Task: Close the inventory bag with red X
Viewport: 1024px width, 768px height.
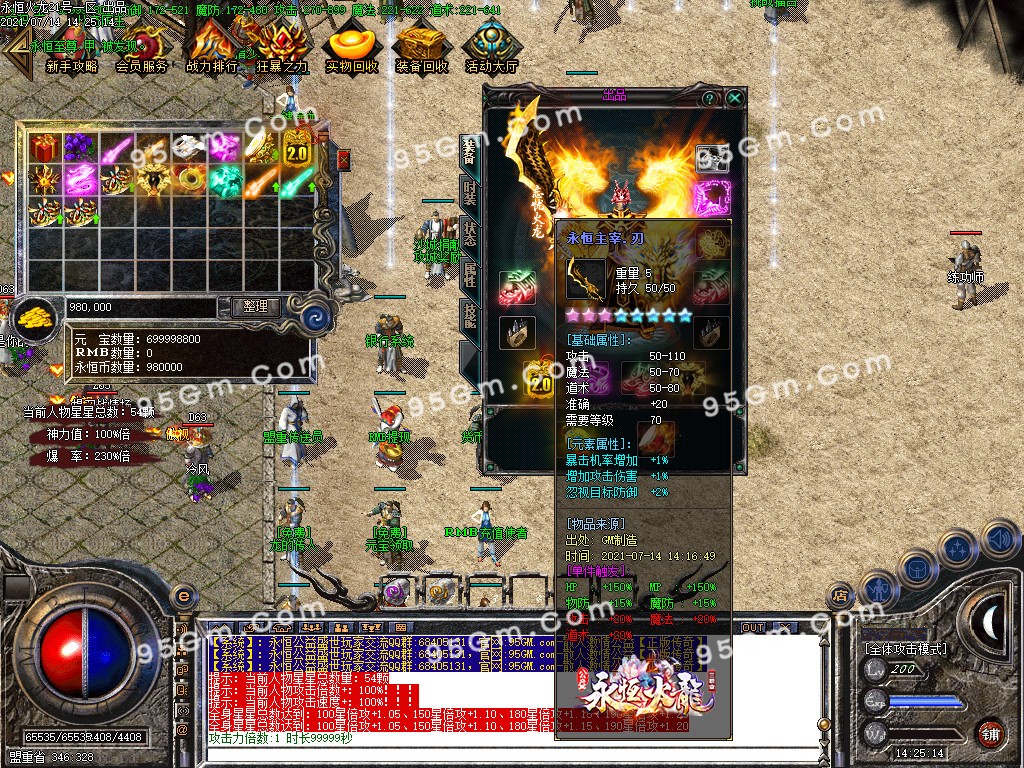Action: point(344,160)
